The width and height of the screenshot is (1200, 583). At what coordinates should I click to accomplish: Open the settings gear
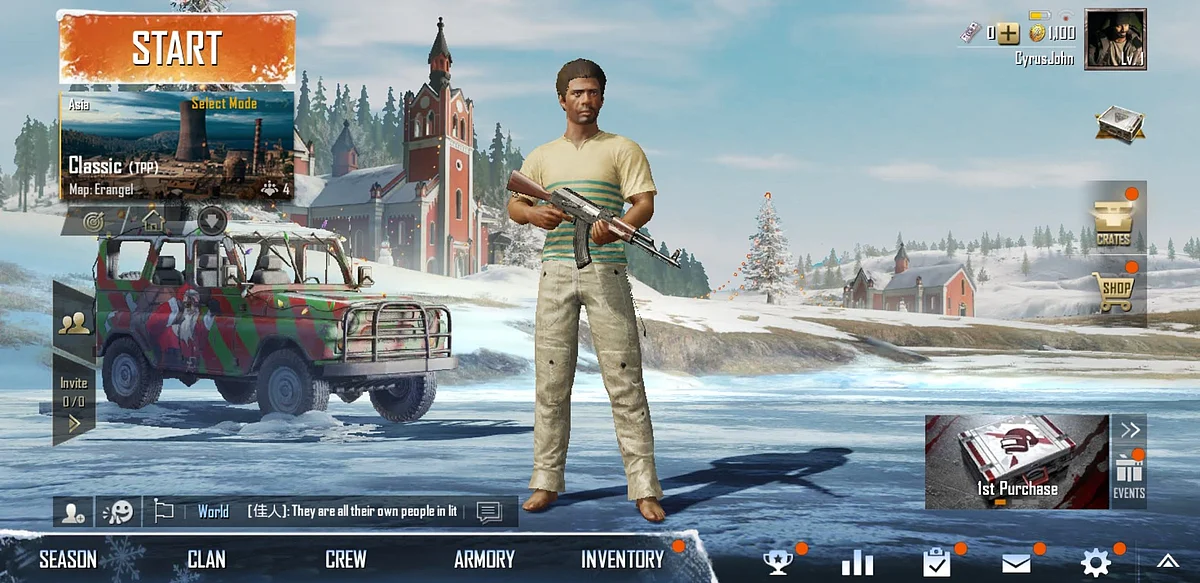pos(1096,563)
